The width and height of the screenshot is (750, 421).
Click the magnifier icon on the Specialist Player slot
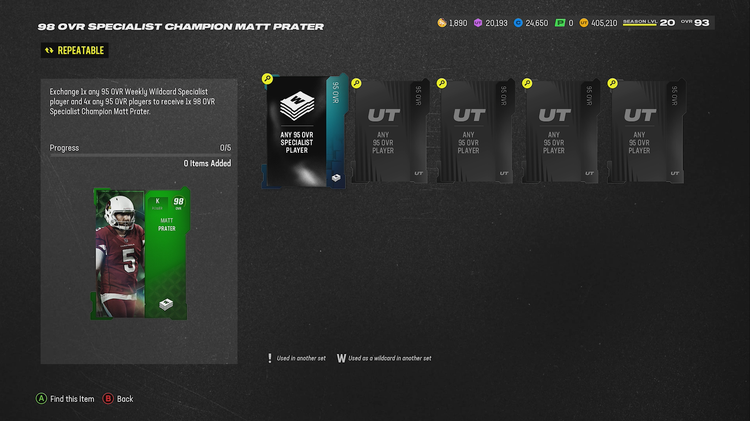point(267,79)
